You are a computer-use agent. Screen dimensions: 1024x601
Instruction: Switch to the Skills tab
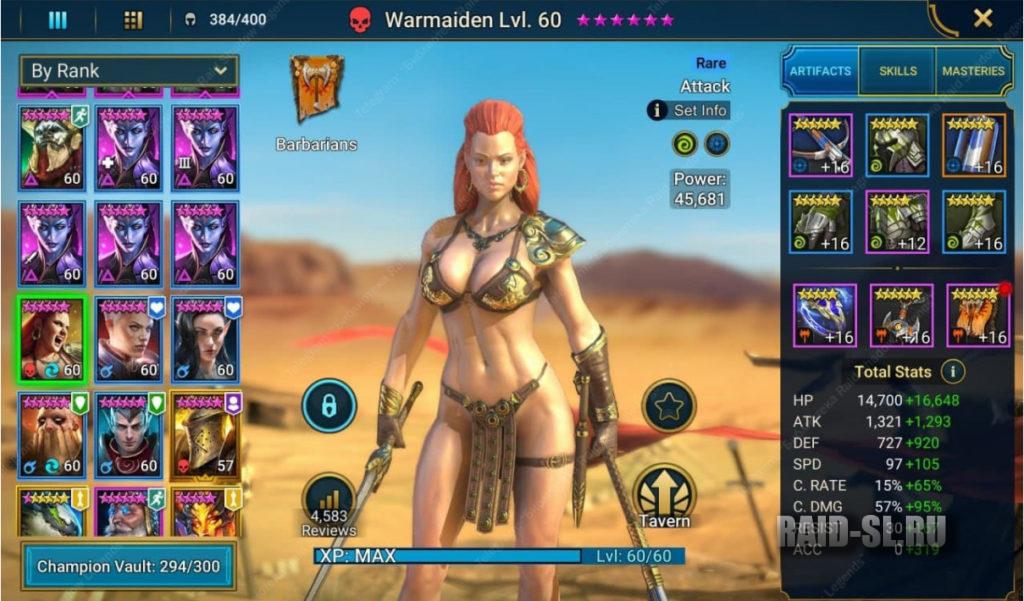tap(897, 71)
